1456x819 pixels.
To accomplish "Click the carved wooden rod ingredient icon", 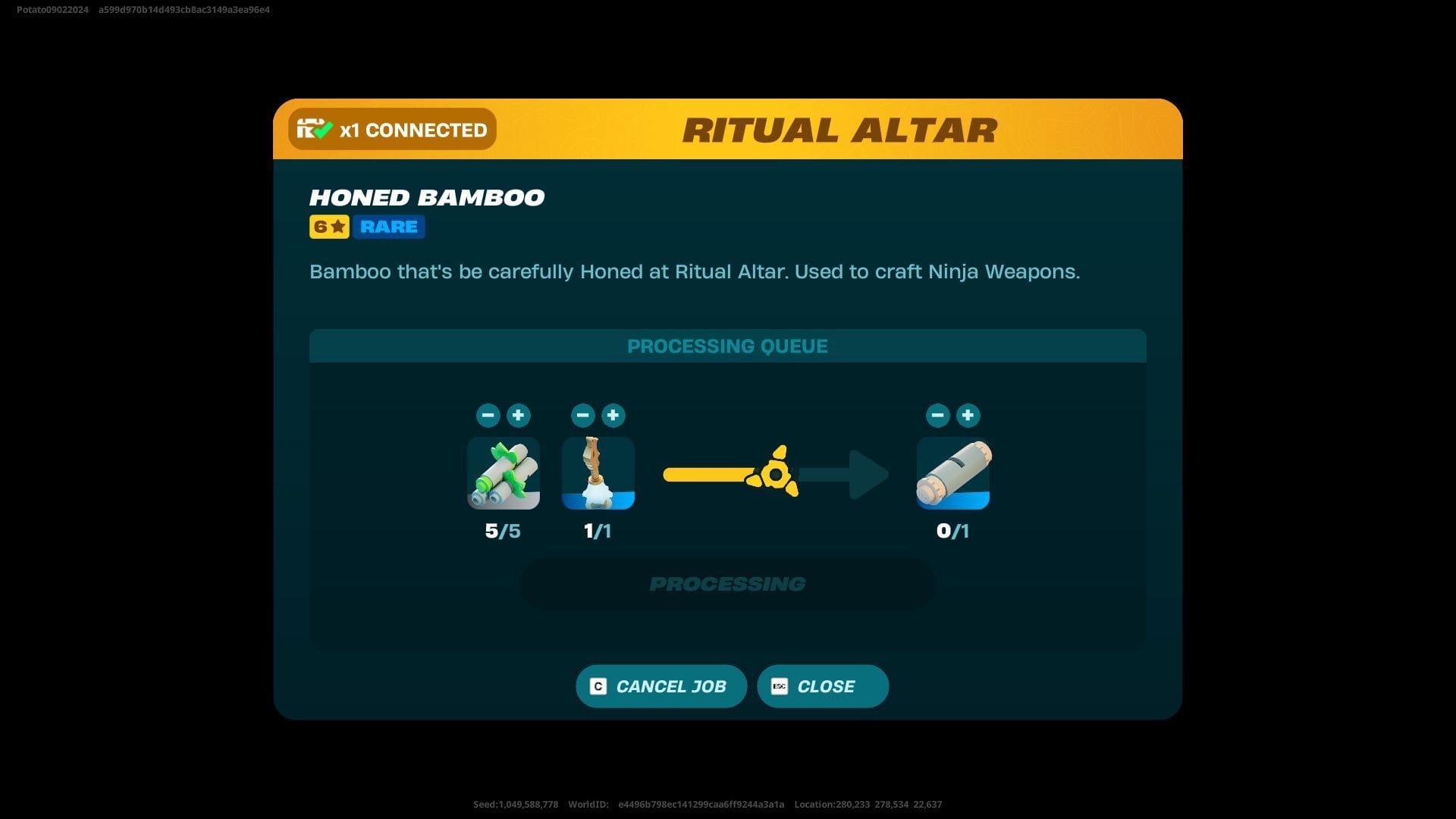I will click(x=598, y=472).
